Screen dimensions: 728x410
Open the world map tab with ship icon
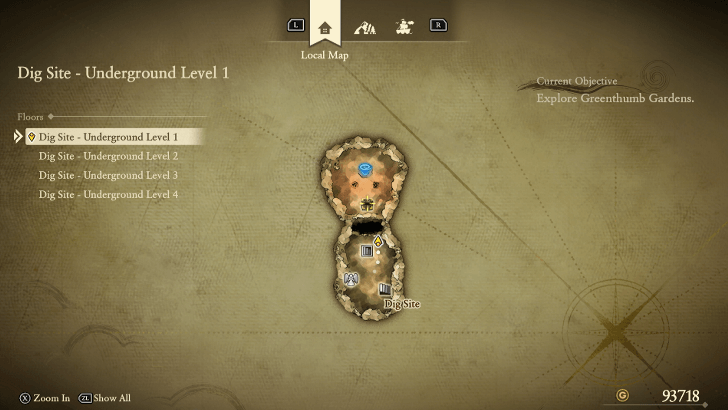404,27
